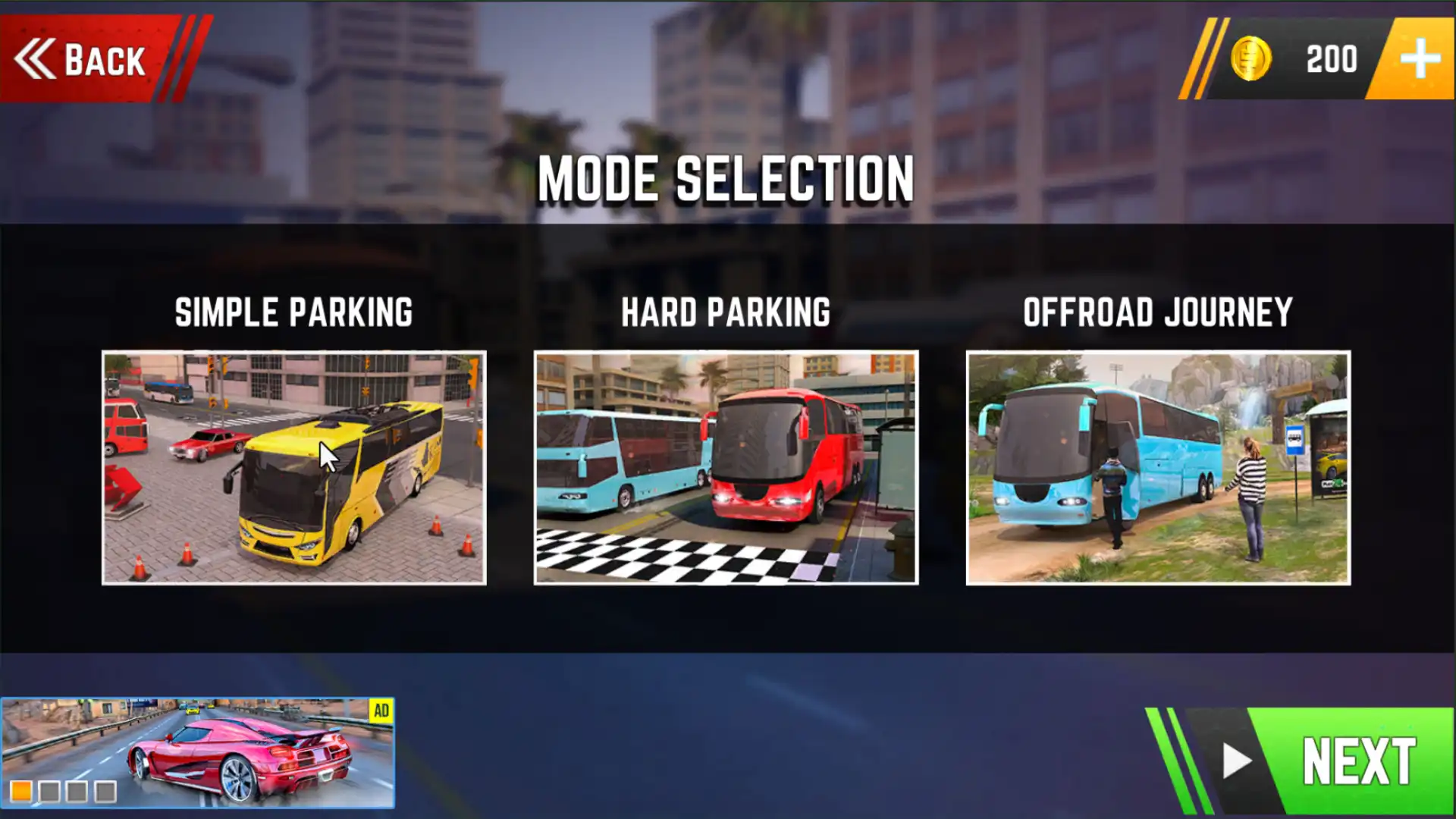
Task: Select the Simple Parking mode thumbnail
Action: coord(294,467)
